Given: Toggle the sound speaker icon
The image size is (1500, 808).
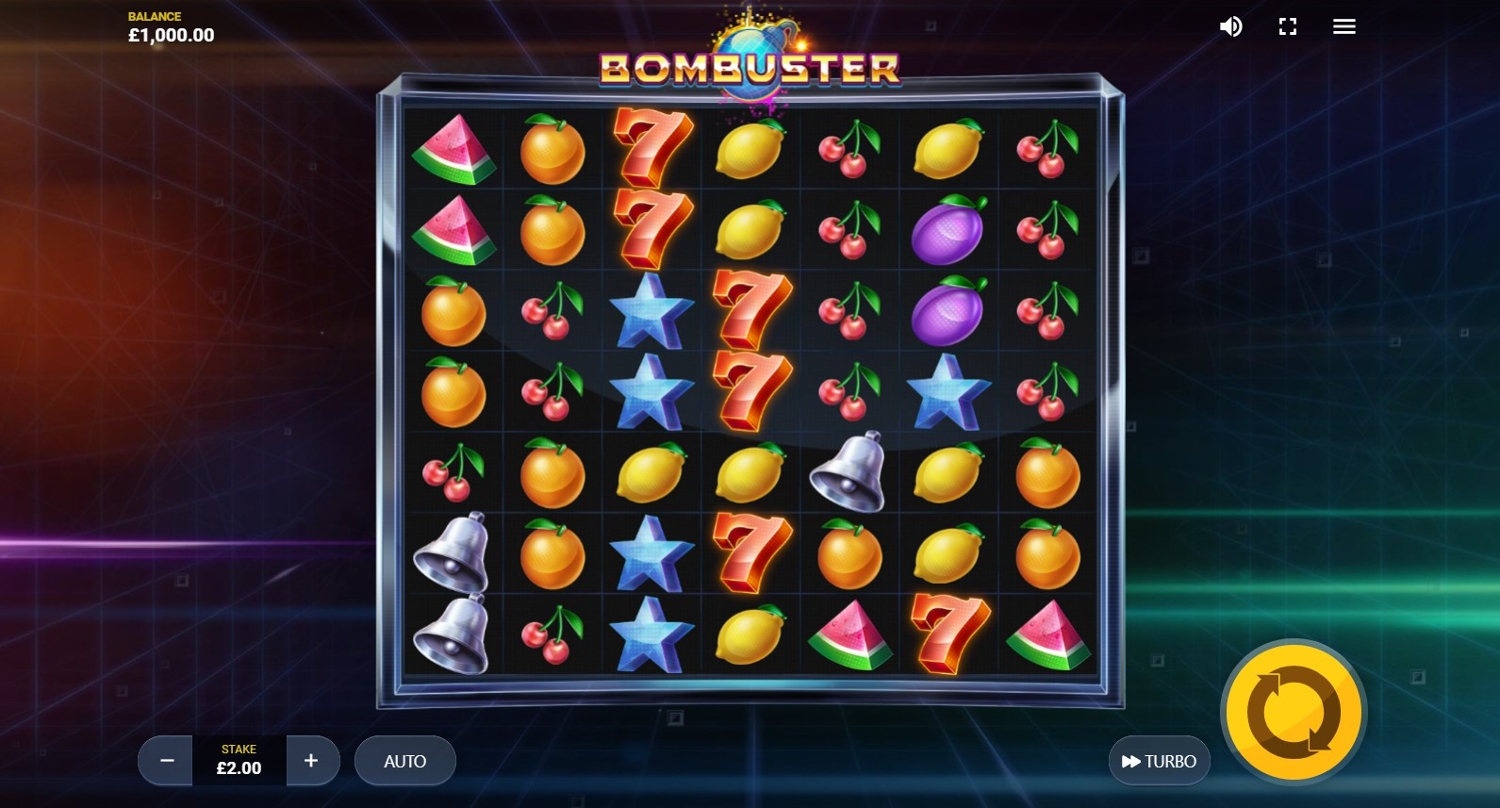Looking at the screenshot, I should coord(1230,27).
